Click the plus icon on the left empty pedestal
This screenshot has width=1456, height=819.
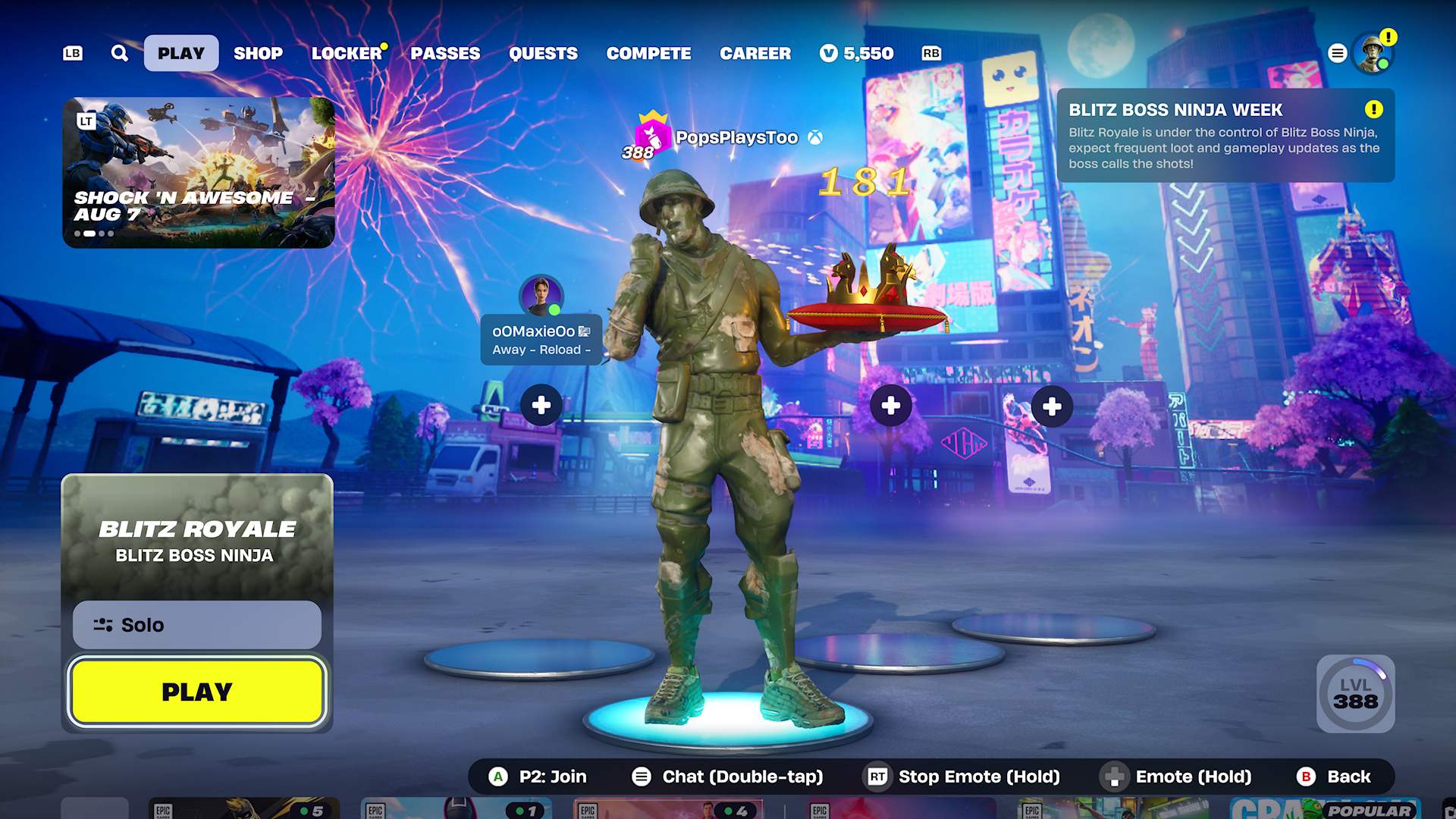[540, 405]
